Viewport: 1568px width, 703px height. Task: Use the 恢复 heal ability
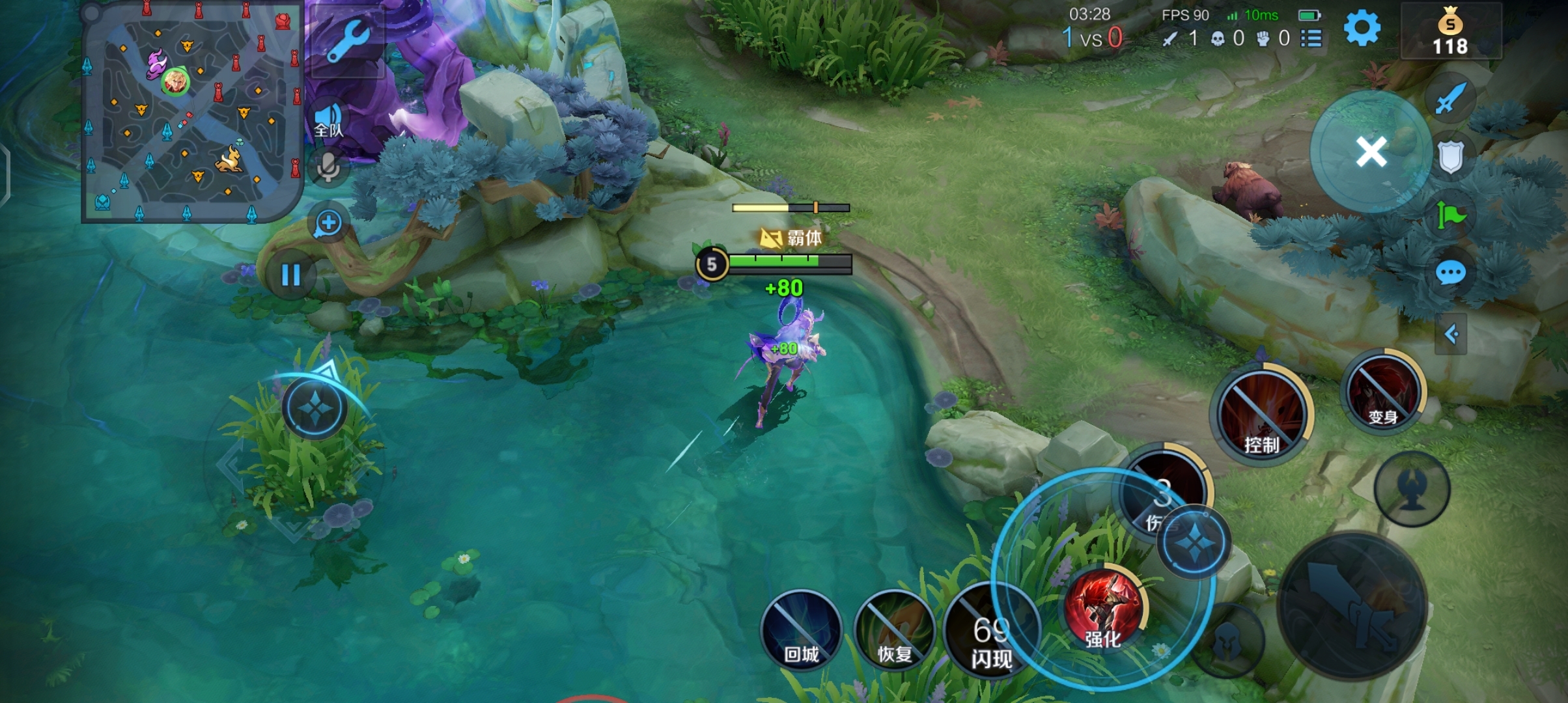(x=894, y=629)
